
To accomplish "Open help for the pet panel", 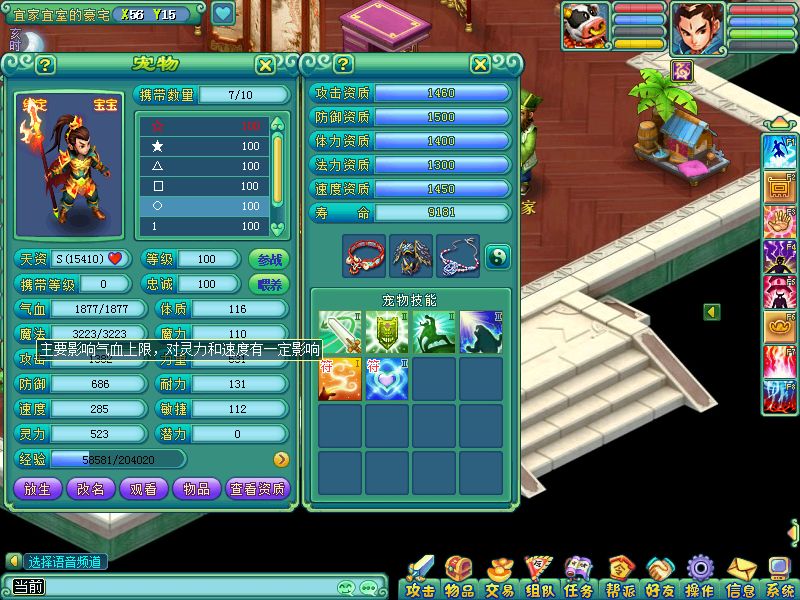I will tap(45, 65).
